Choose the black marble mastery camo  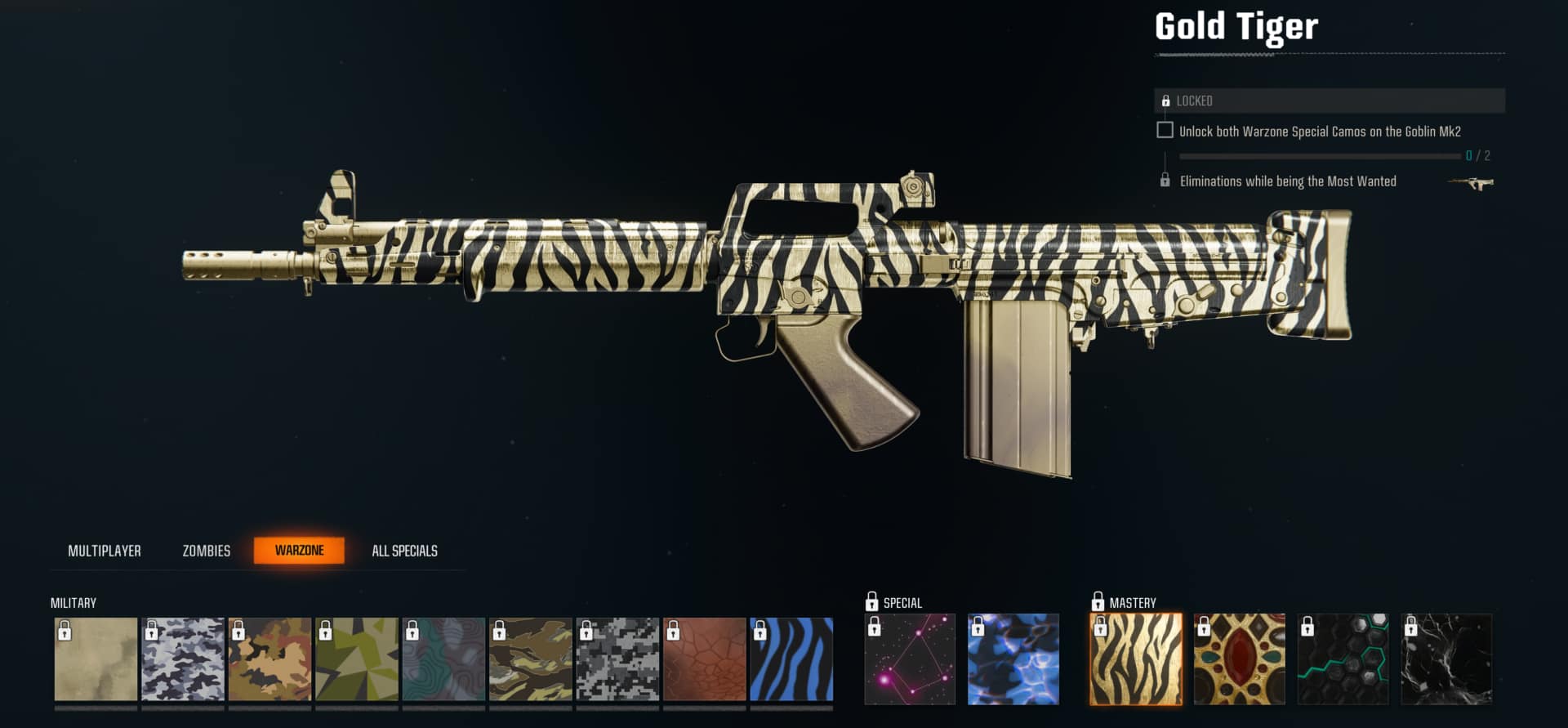coord(1446,659)
